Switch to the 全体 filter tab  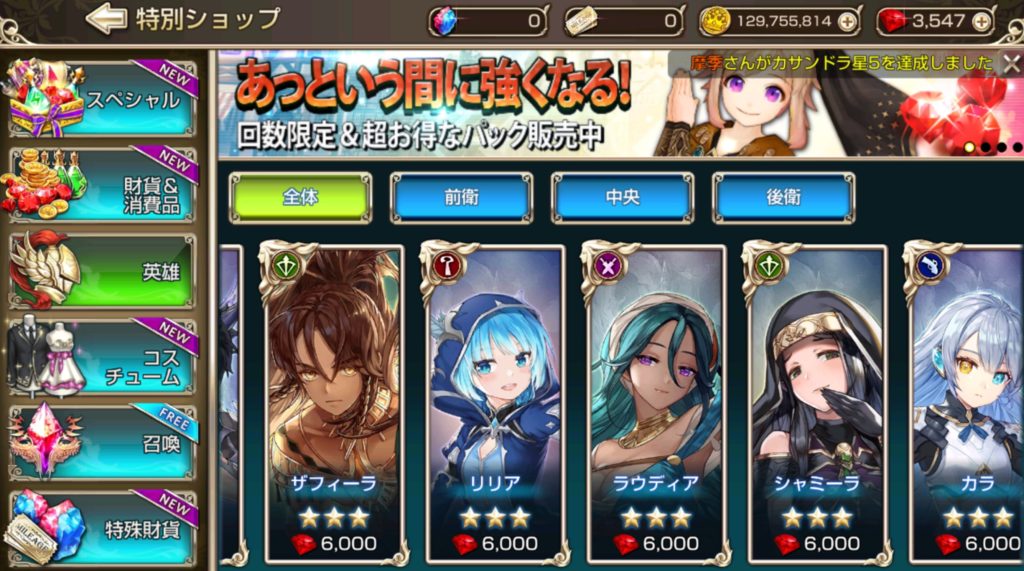300,197
